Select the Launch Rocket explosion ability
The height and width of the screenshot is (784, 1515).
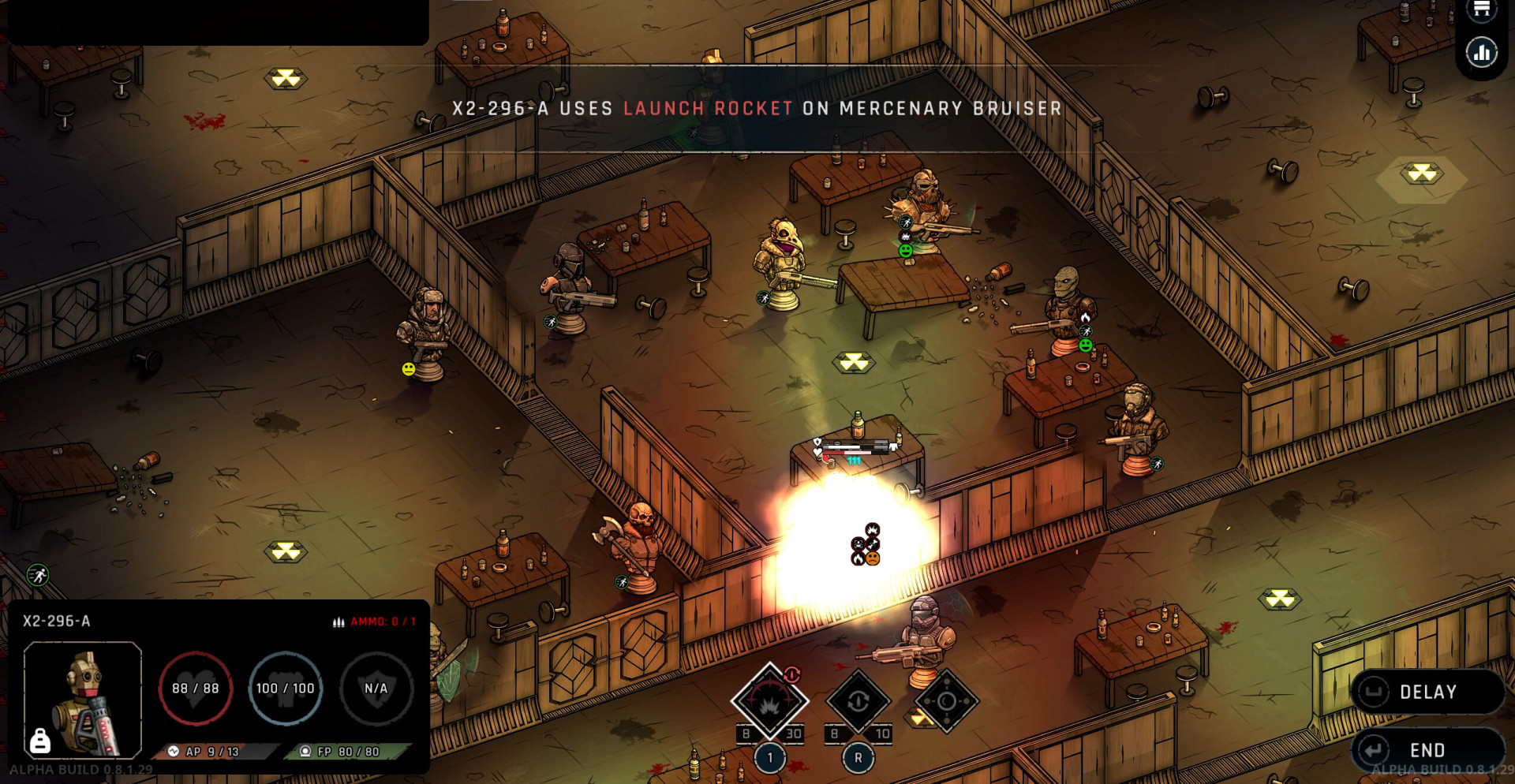[769, 701]
